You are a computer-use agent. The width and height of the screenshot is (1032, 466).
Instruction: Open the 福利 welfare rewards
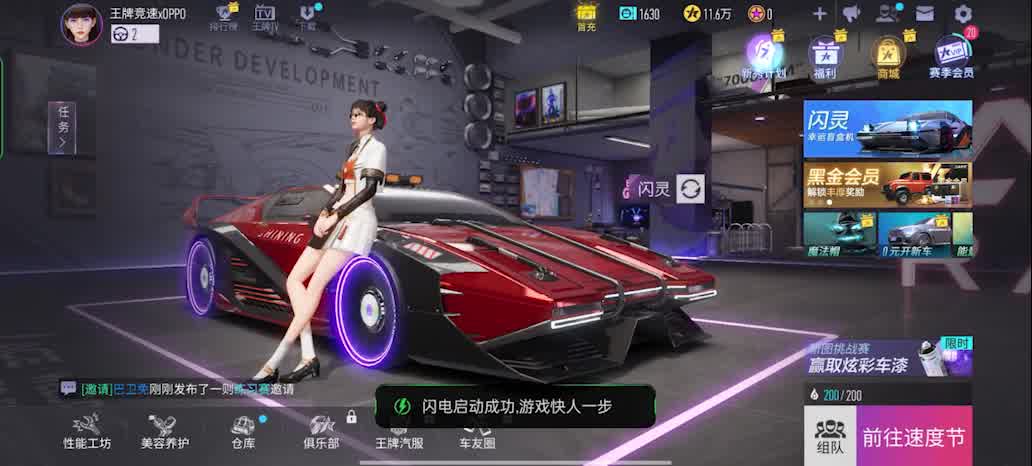tap(825, 57)
